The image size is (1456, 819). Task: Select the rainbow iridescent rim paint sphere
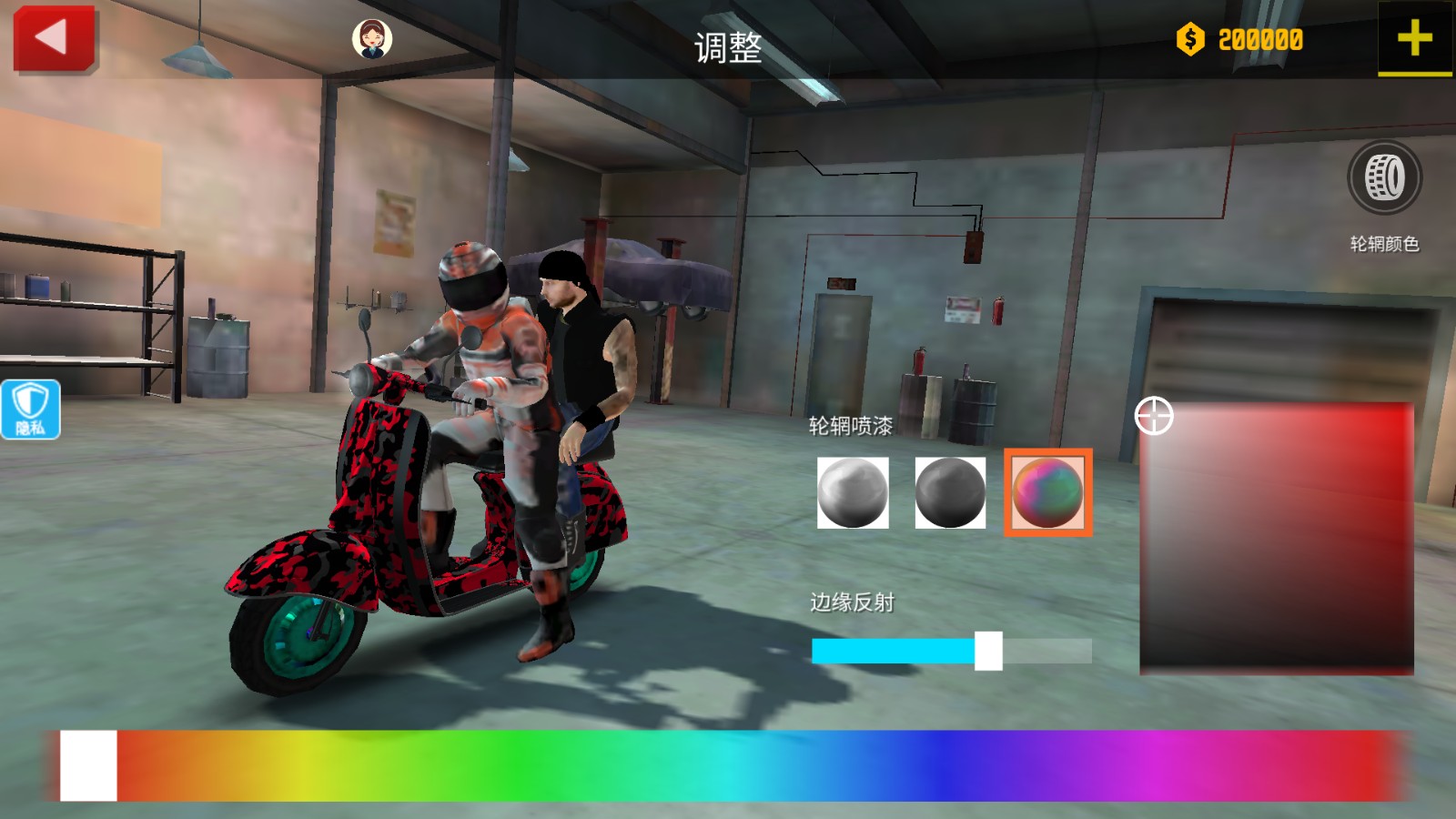1046,493
